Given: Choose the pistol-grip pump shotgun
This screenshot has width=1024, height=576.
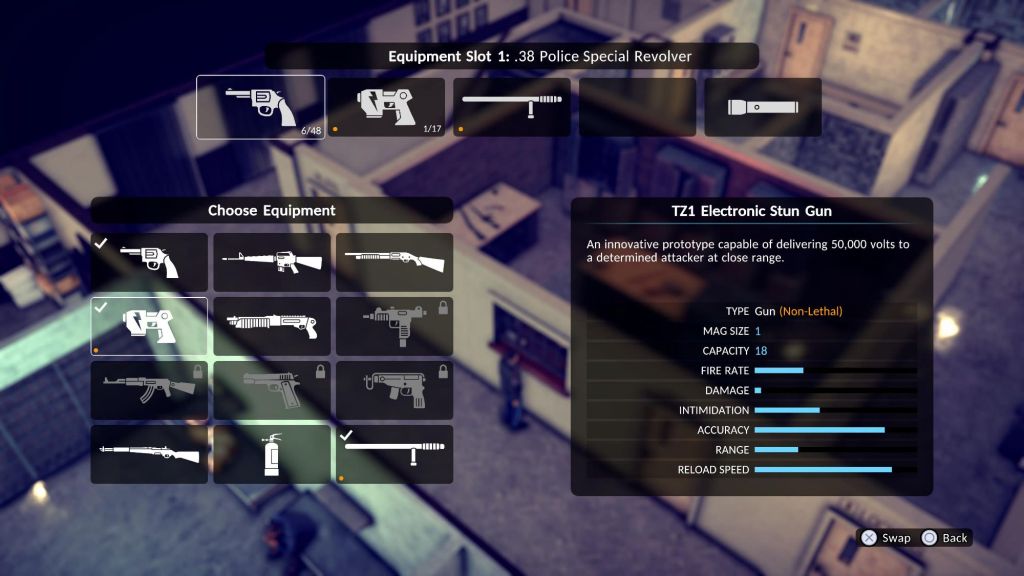Looking at the screenshot, I should coord(271,326).
